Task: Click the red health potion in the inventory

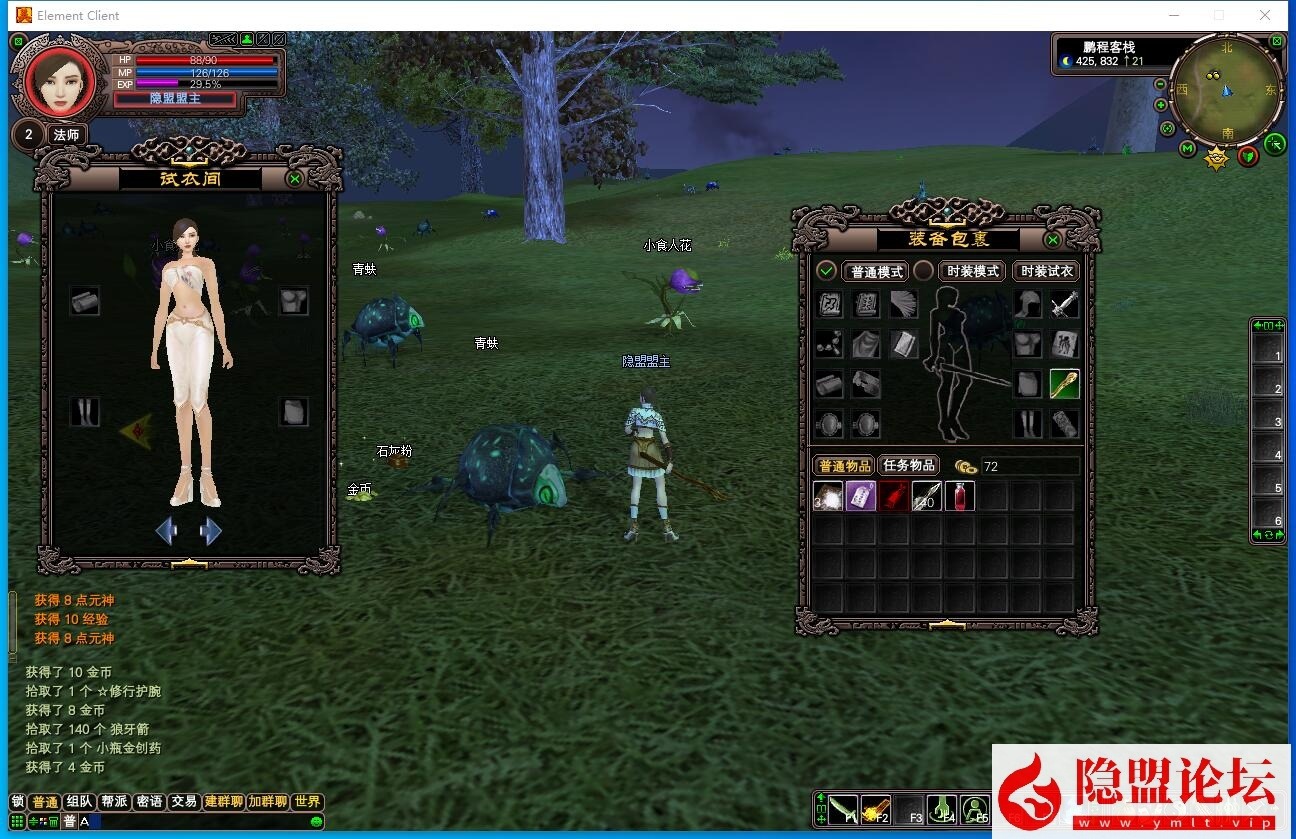Action: pos(959,496)
